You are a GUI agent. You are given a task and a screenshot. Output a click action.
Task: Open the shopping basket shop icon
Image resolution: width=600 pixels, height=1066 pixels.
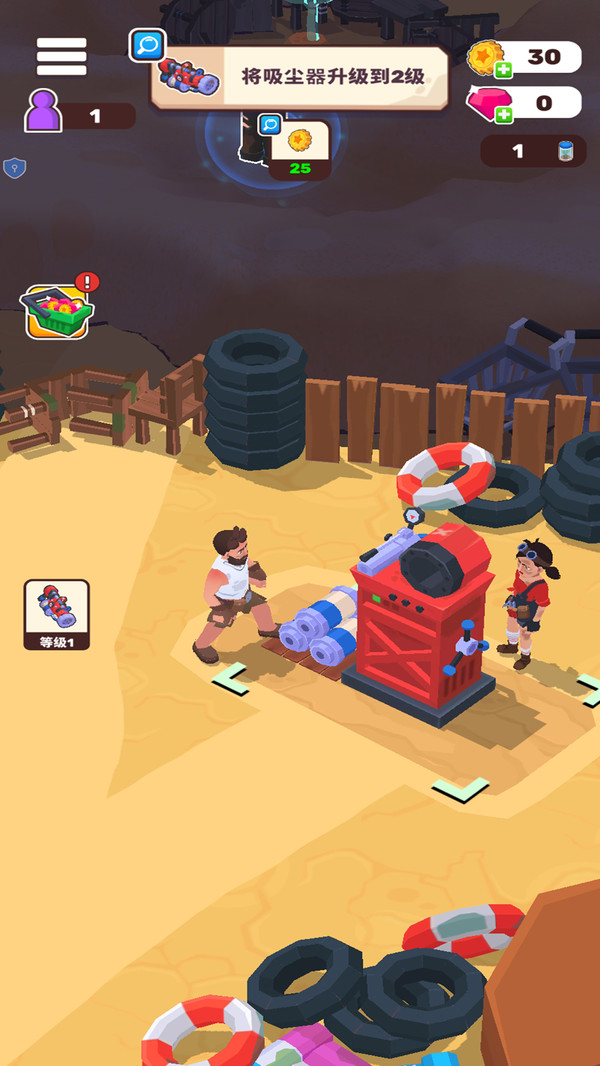click(59, 311)
